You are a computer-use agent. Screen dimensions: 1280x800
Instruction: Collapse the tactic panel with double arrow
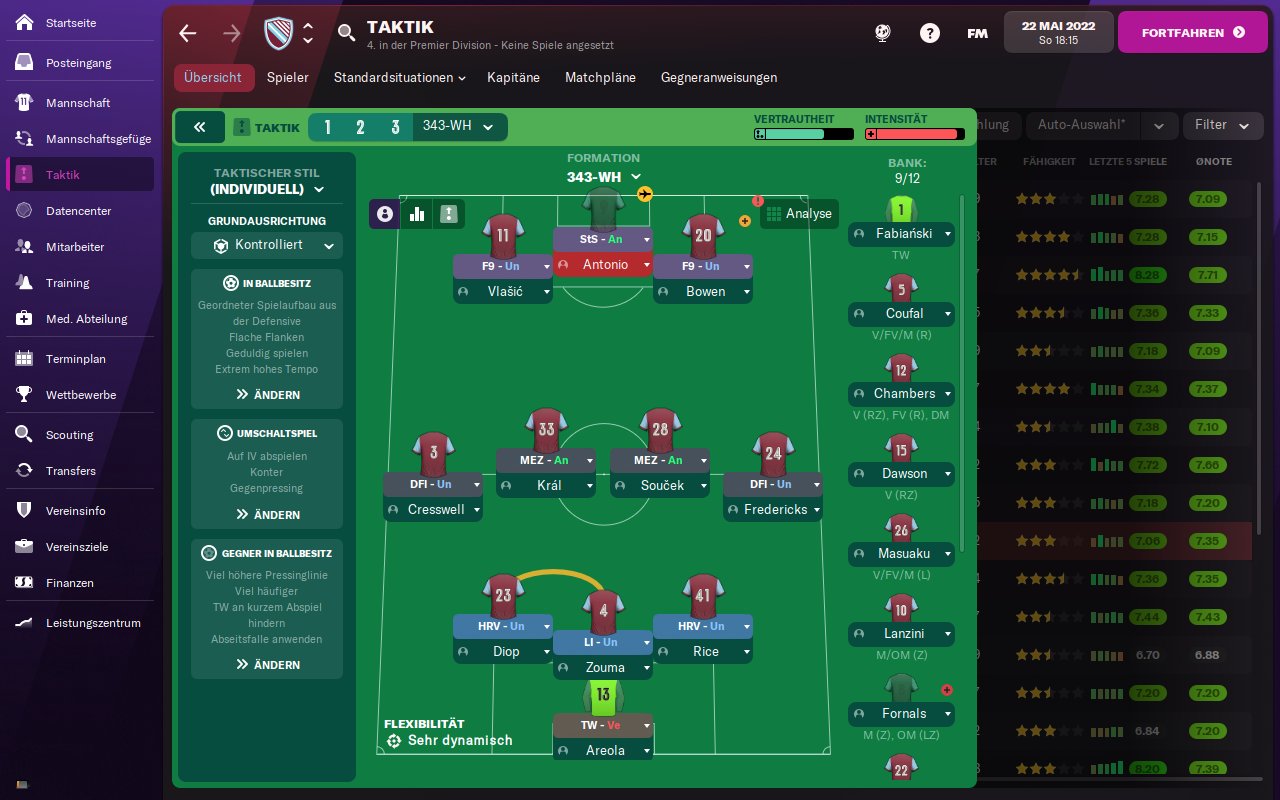pyautogui.click(x=199, y=127)
